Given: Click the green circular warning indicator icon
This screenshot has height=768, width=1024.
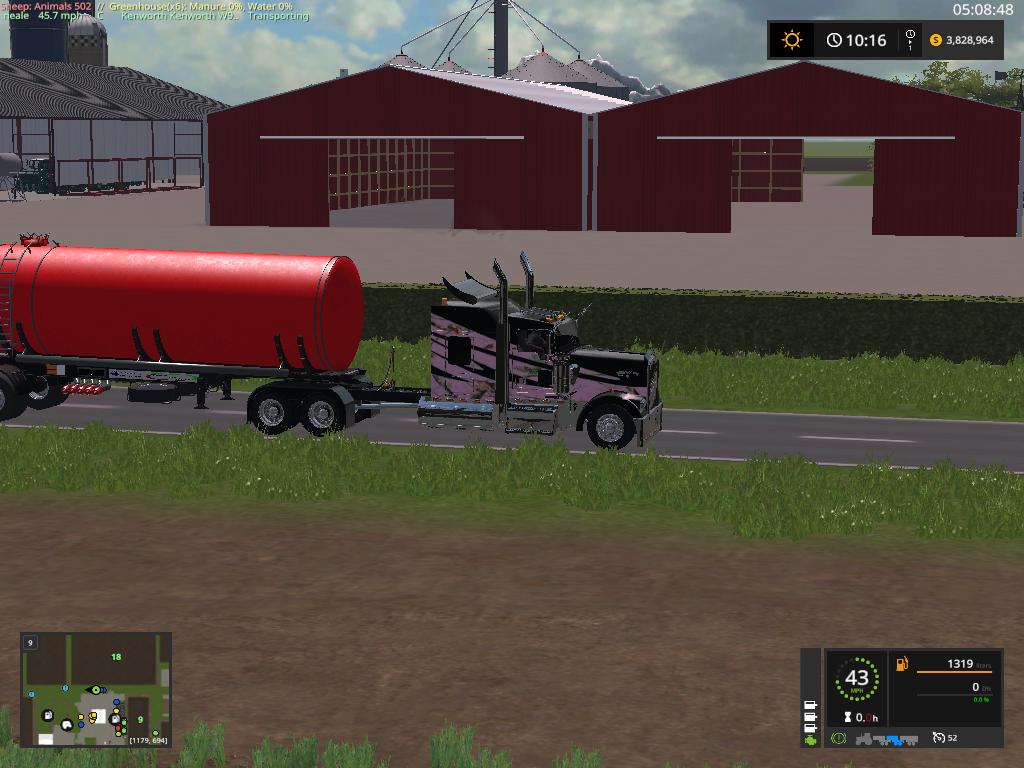Looking at the screenshot, I should pos(838,738).
